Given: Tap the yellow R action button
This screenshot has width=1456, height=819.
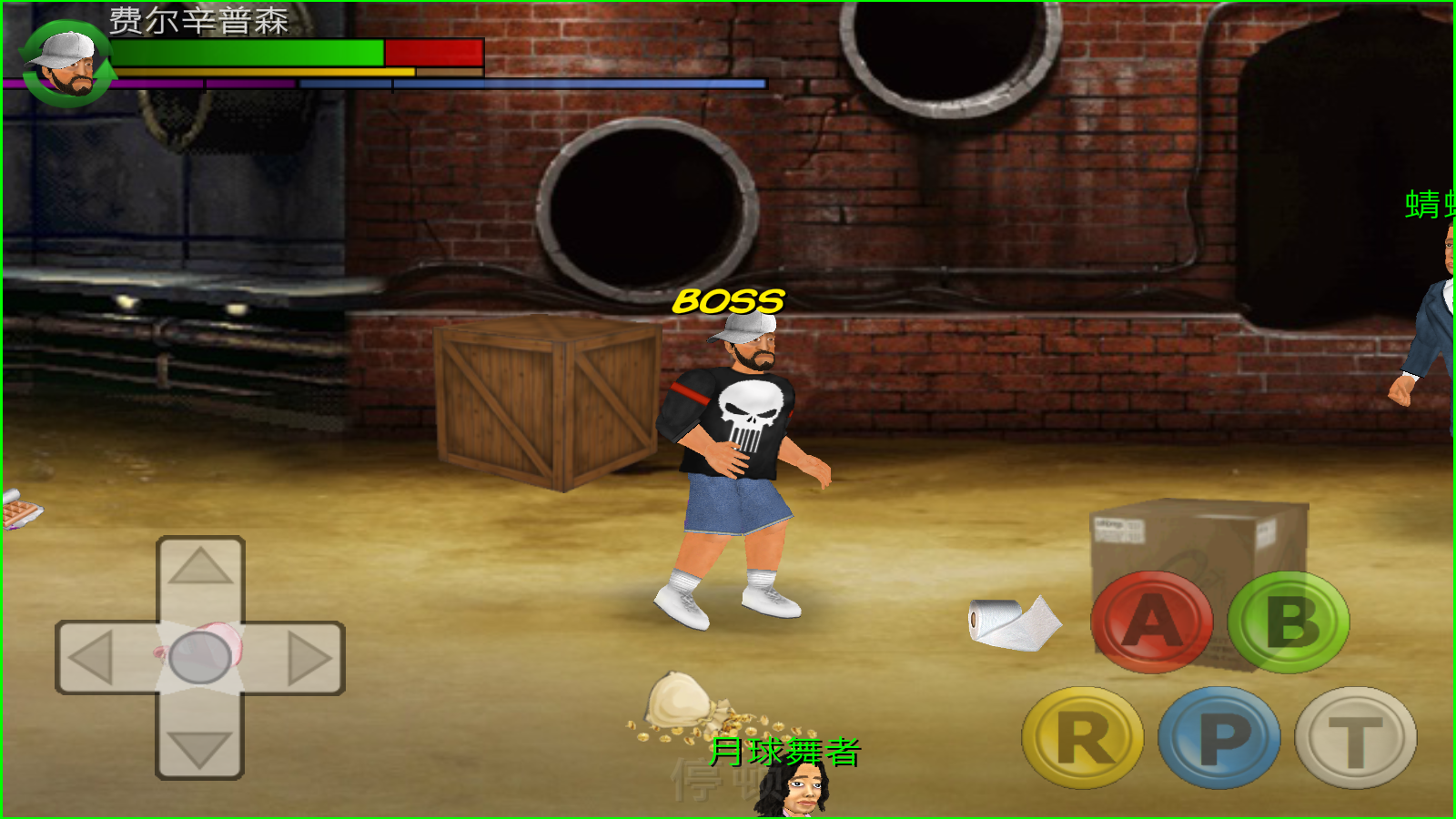Looking at the screenshot, I should (1083, 737).
